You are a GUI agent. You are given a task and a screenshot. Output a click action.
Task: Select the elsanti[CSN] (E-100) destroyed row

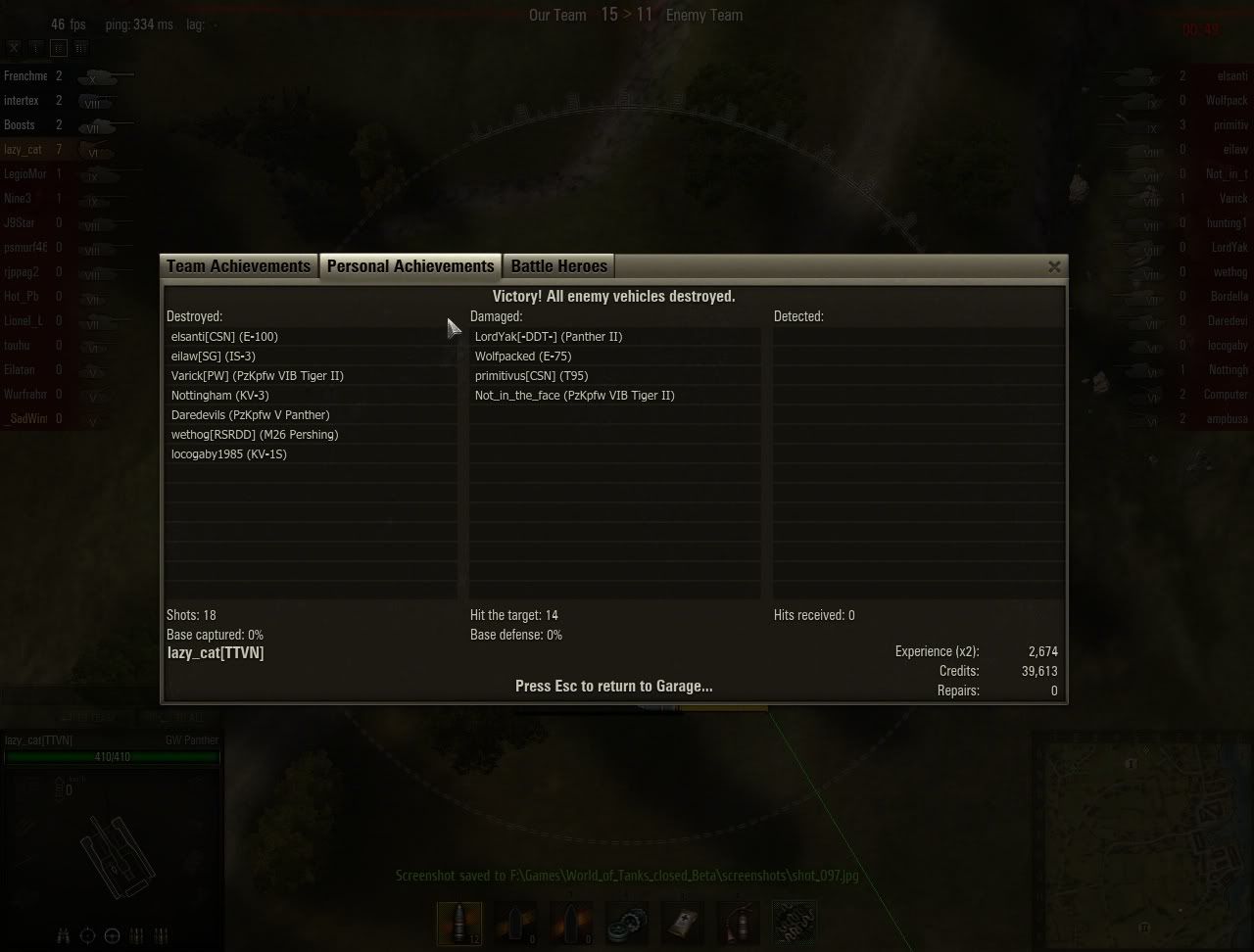coord(224,337)
